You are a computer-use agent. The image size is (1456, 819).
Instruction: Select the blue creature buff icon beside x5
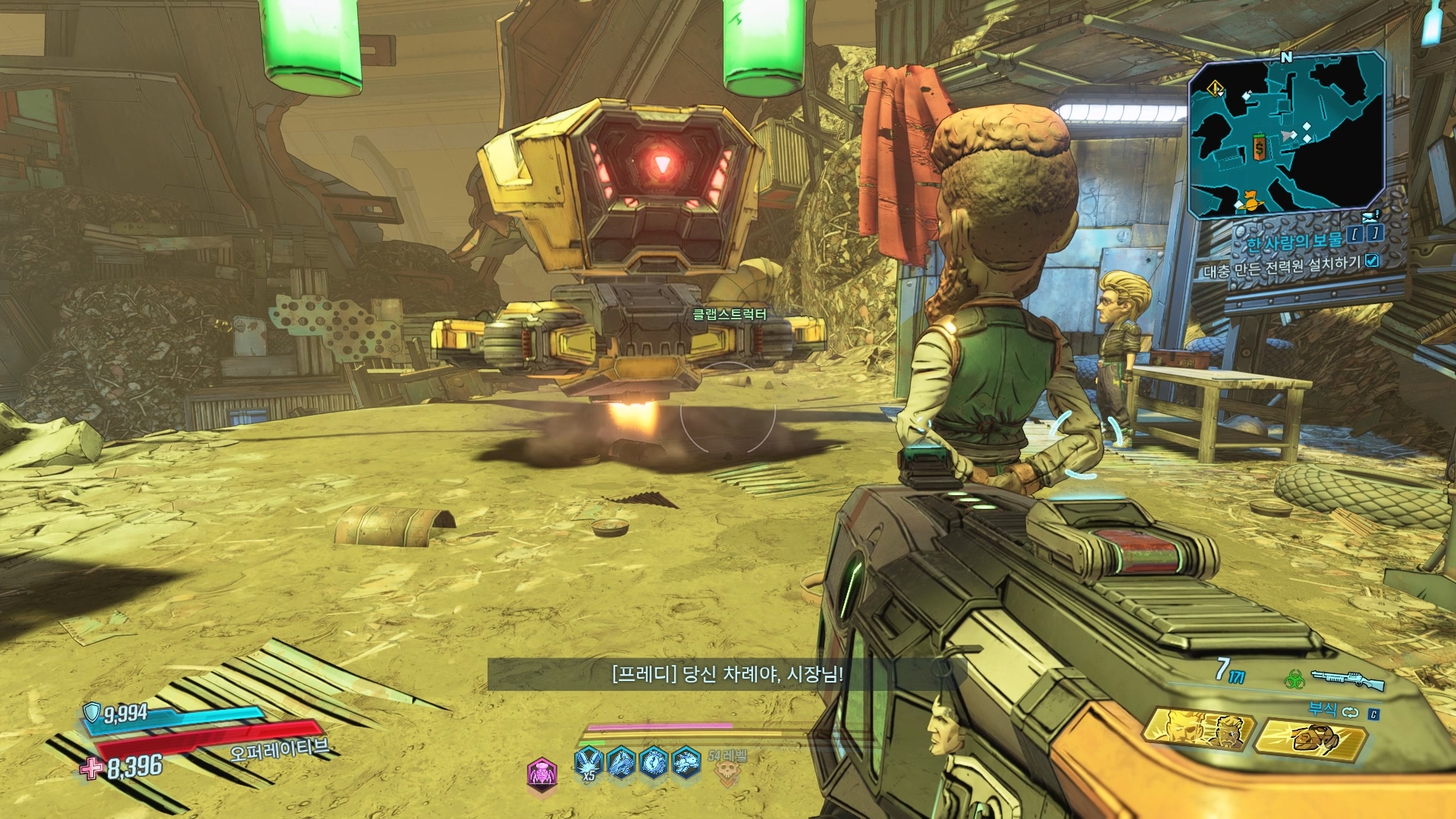[620, 762]
